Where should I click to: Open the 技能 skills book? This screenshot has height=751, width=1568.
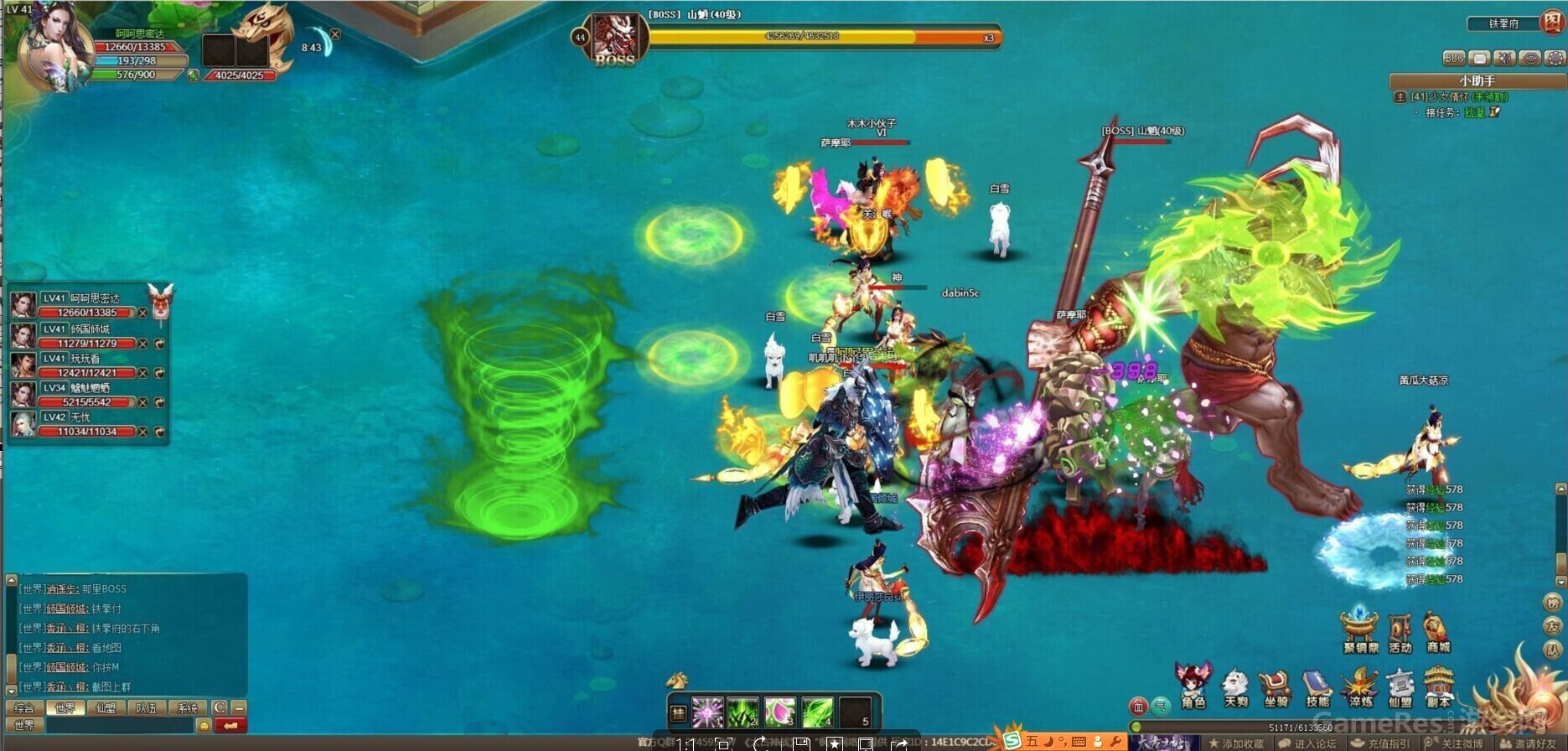[x=1317, y=686]
